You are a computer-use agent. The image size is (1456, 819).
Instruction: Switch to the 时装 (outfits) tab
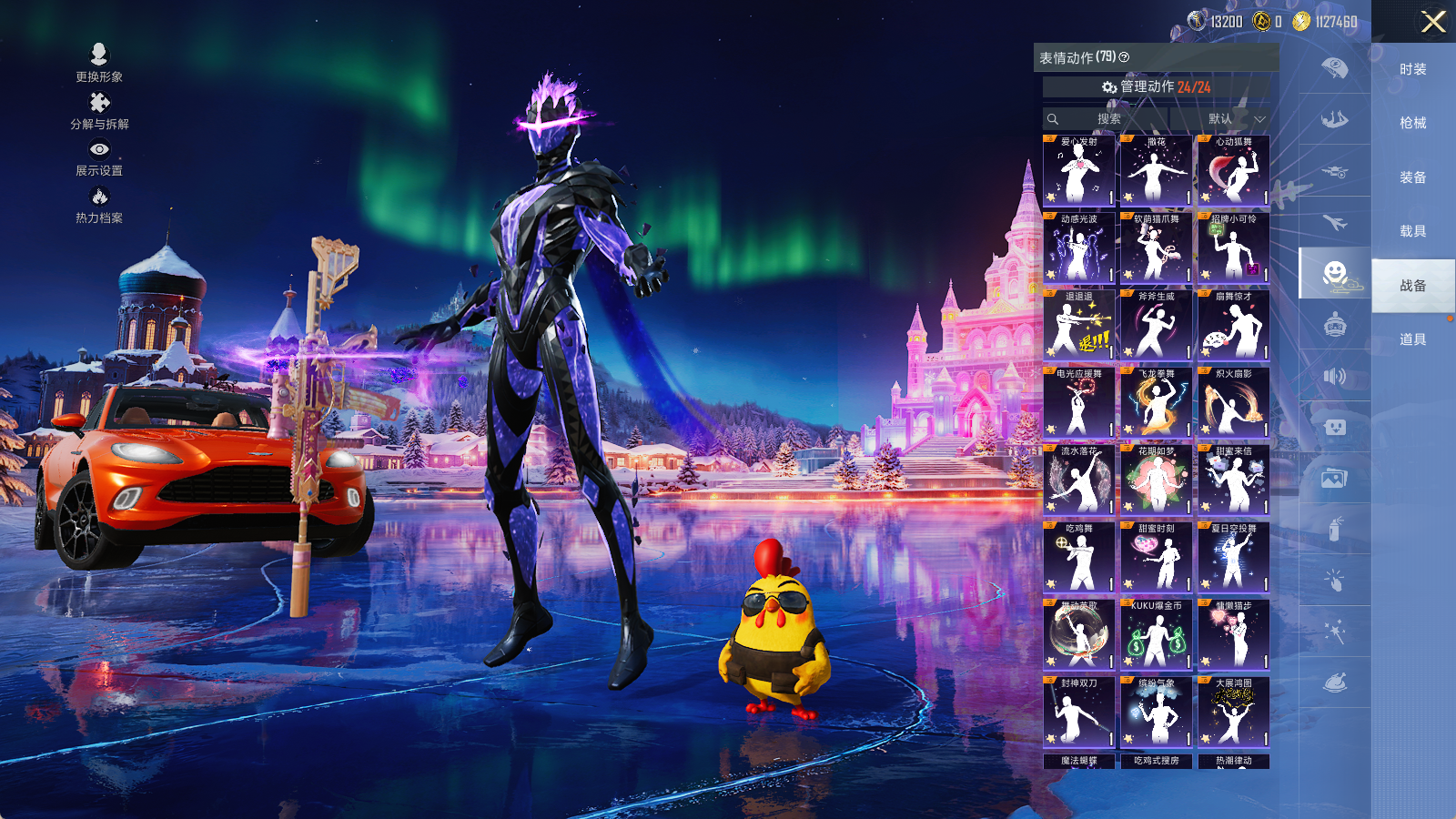(1412, 69)
